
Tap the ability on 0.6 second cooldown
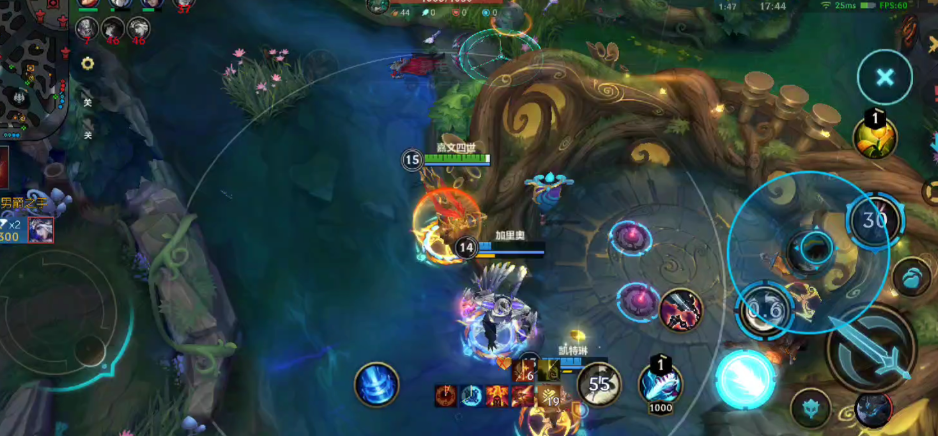pos(764,310)
